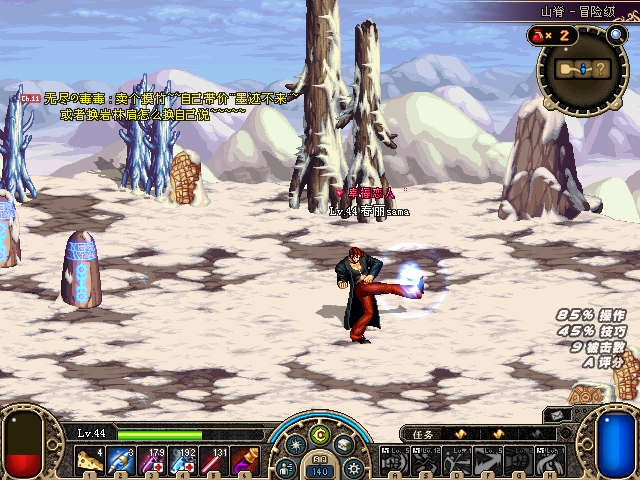640x480 pixels.
Task: Click the starburst skill menu button
Action: coord(297,446)
